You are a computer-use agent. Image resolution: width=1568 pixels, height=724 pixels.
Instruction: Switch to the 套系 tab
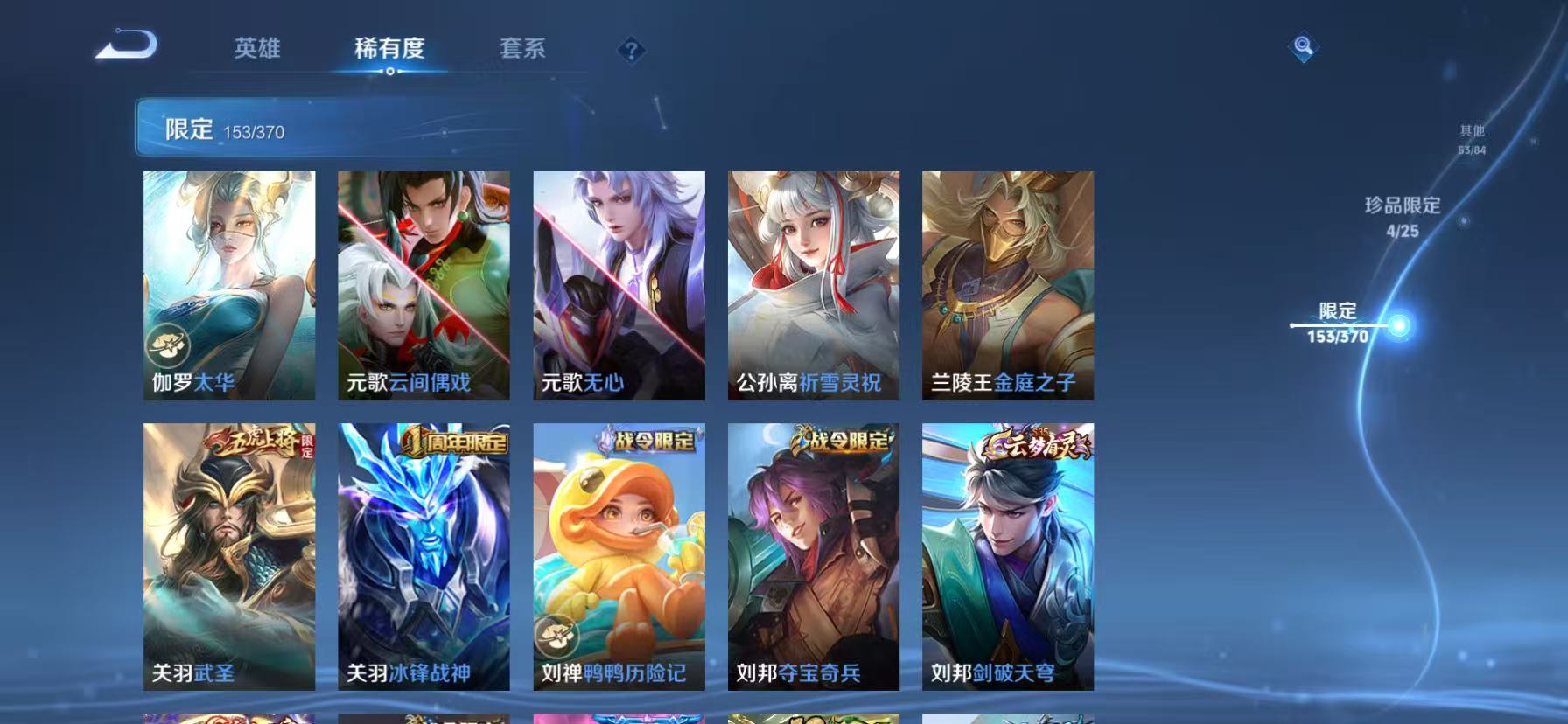coord(522,50)
